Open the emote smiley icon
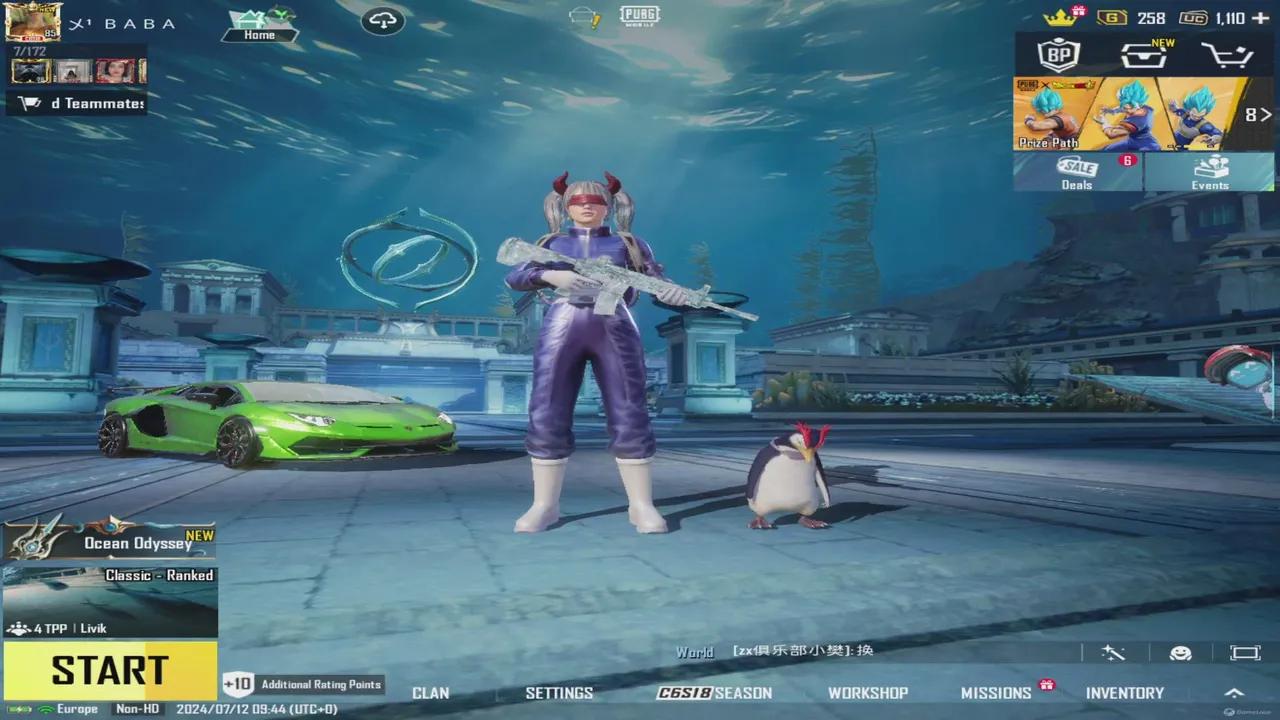The image size is (1280, 720). coord(1178,651)
